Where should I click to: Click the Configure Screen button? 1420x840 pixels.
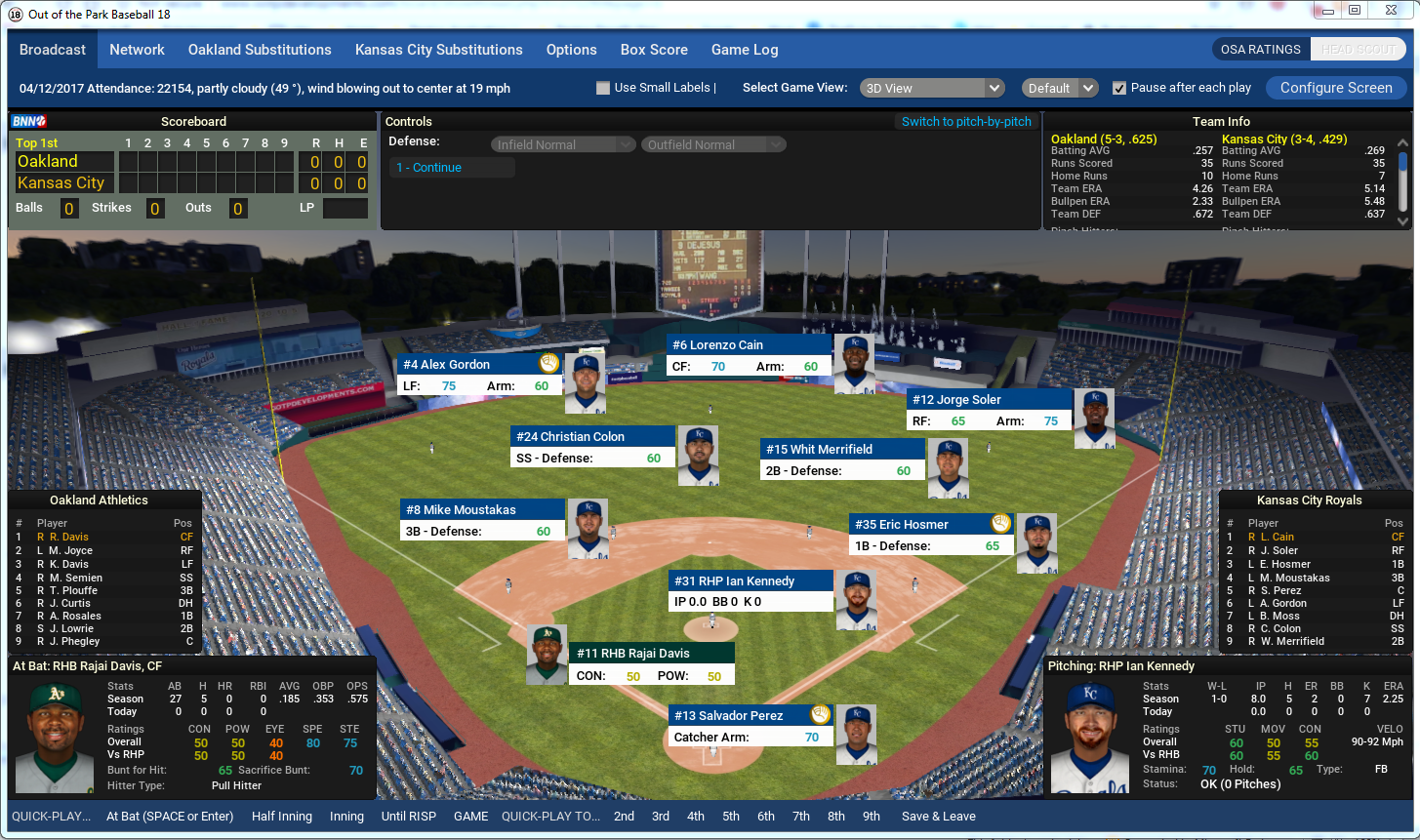click(x=1335, y=88)
